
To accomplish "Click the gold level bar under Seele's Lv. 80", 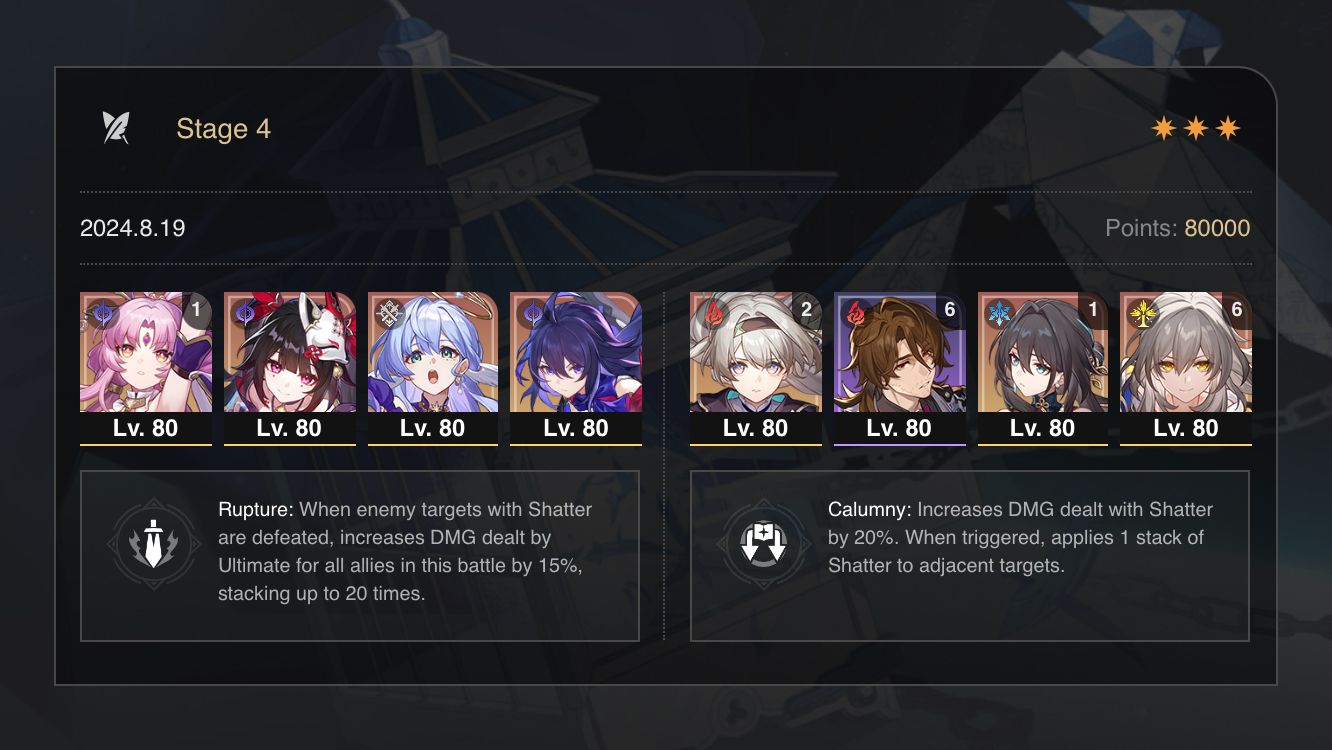I will (x=575, y=443).
